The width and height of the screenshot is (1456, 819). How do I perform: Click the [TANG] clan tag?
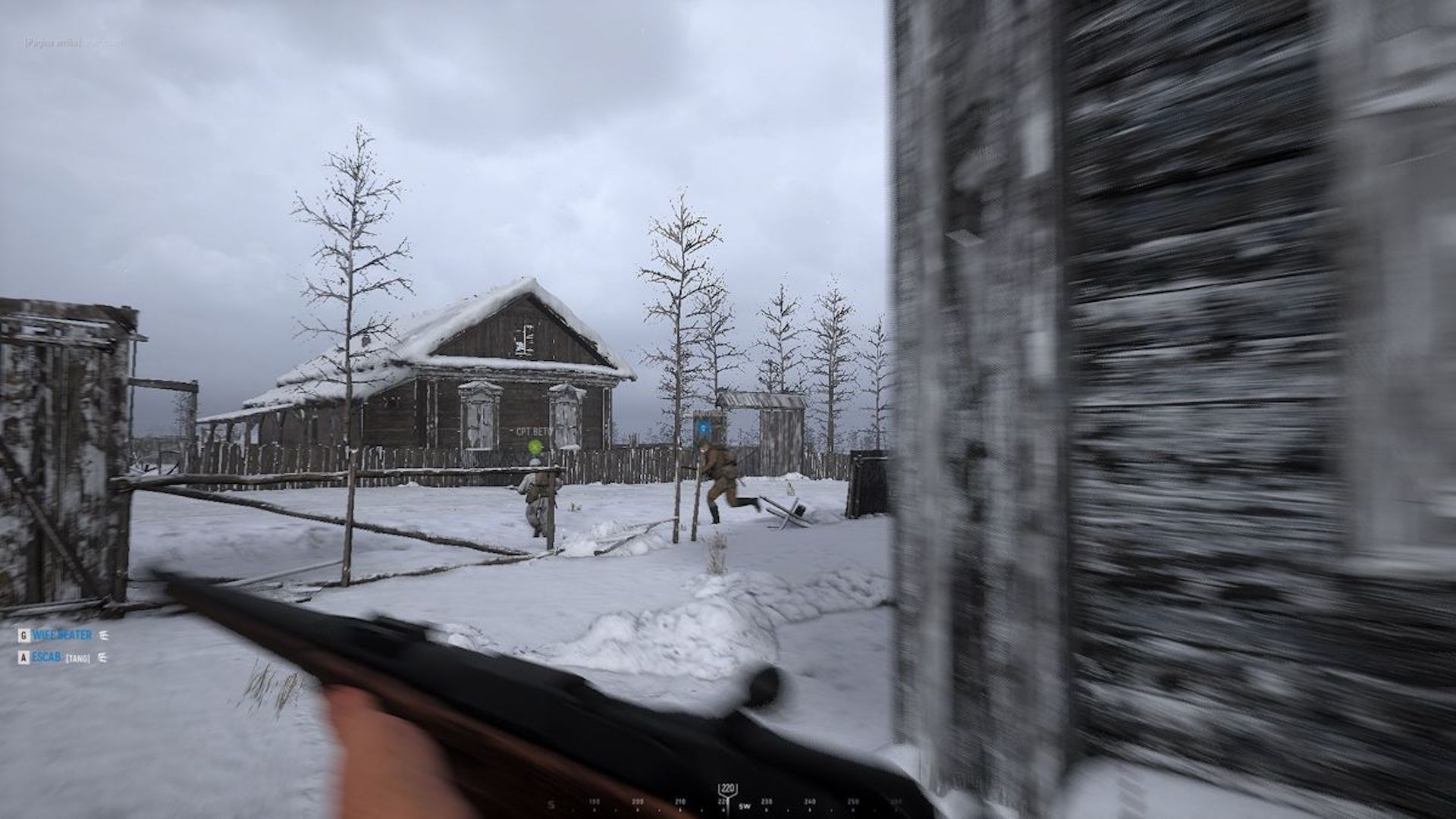(78, 657)
